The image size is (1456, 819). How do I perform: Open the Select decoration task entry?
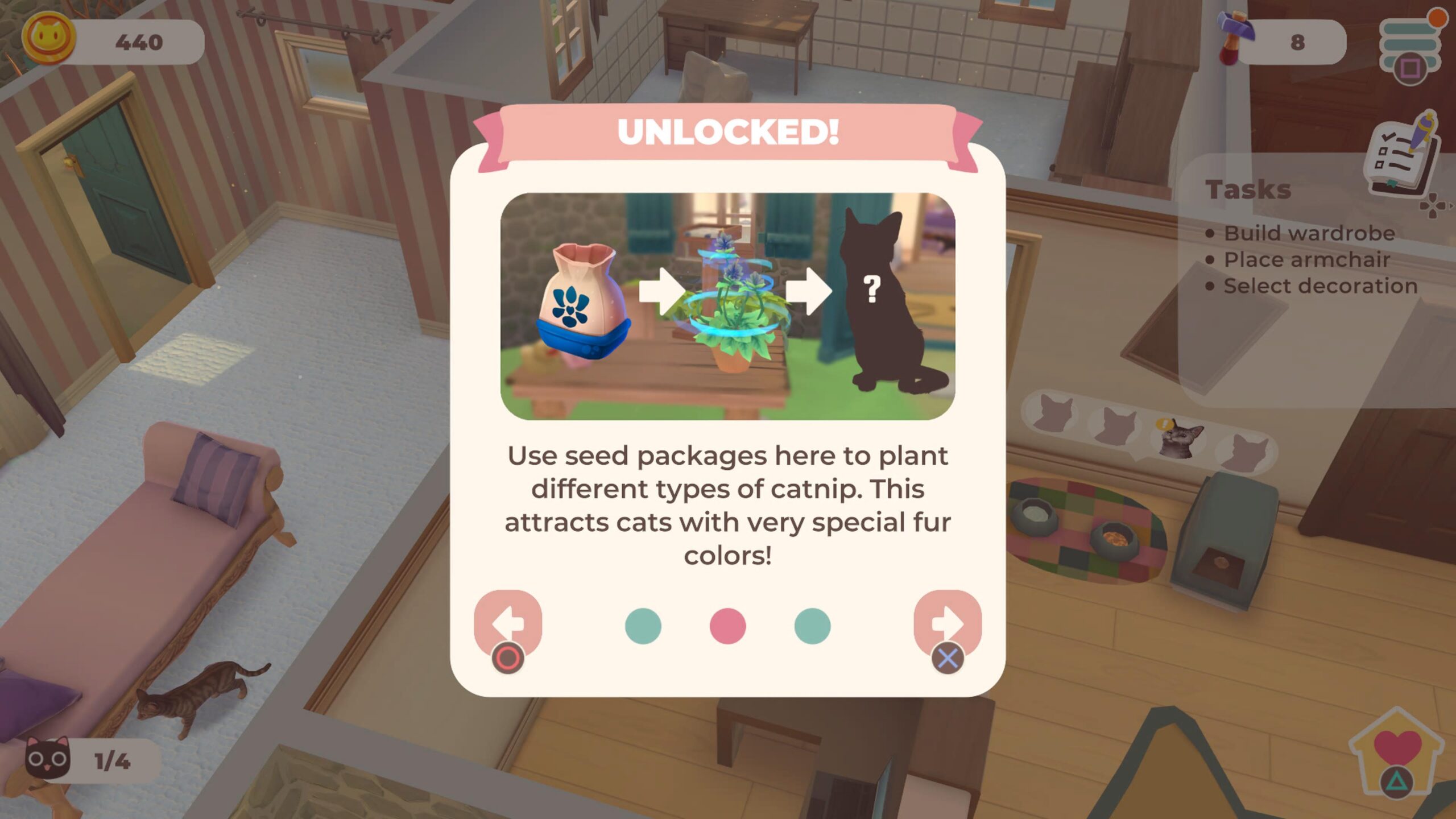tap(1320, 286)
